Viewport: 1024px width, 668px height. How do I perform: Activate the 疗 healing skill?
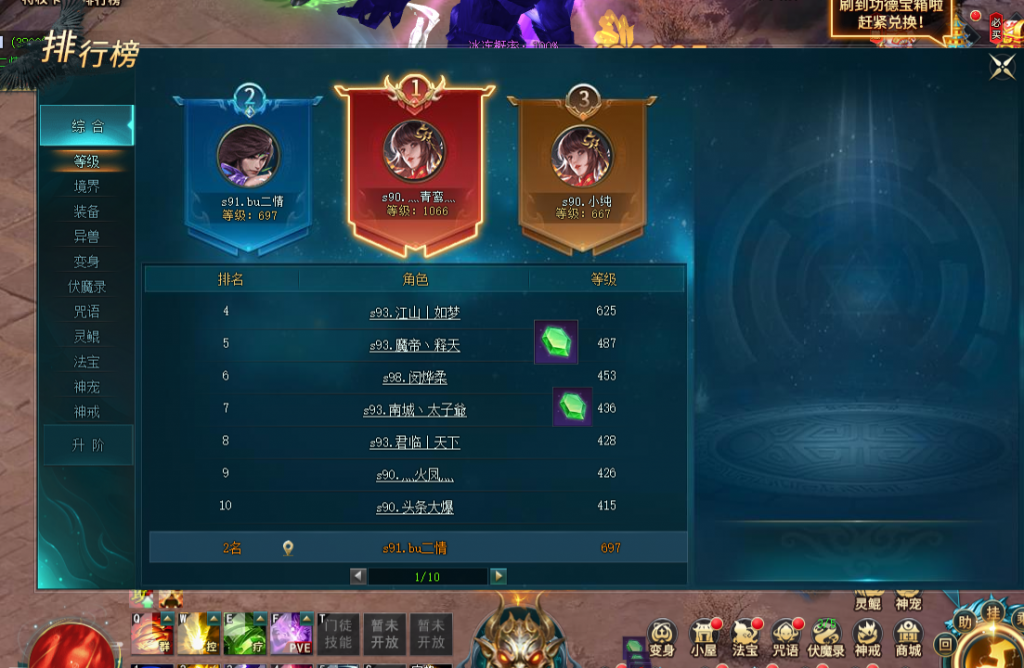(240, 634)
